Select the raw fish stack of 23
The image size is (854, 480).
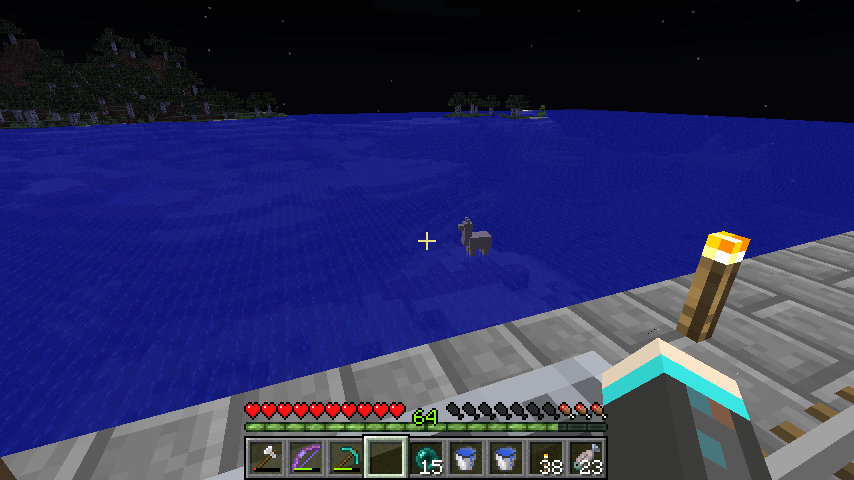tap(586, 459)
